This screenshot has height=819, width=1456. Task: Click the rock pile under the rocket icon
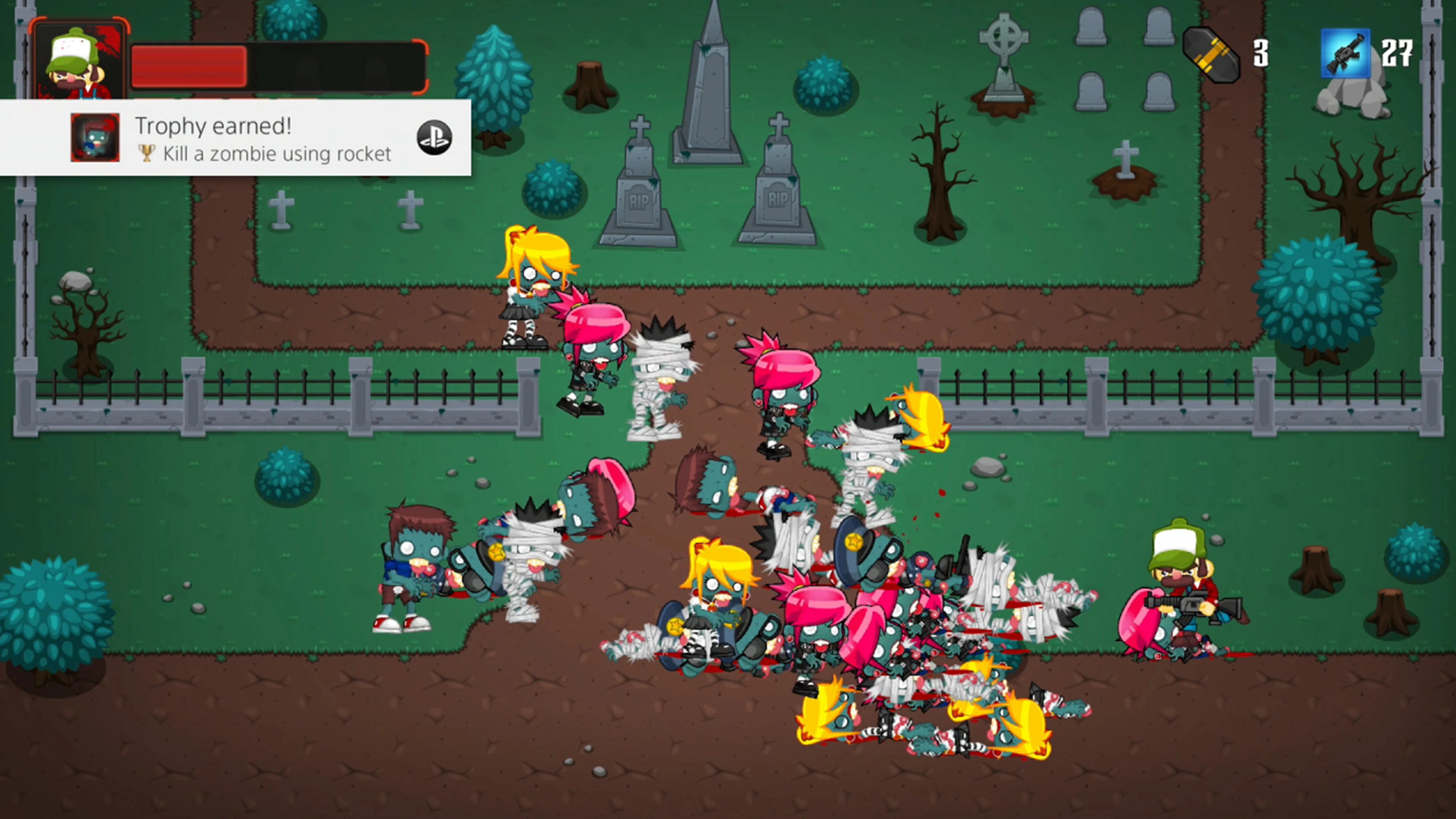[x=1352, y=99]
